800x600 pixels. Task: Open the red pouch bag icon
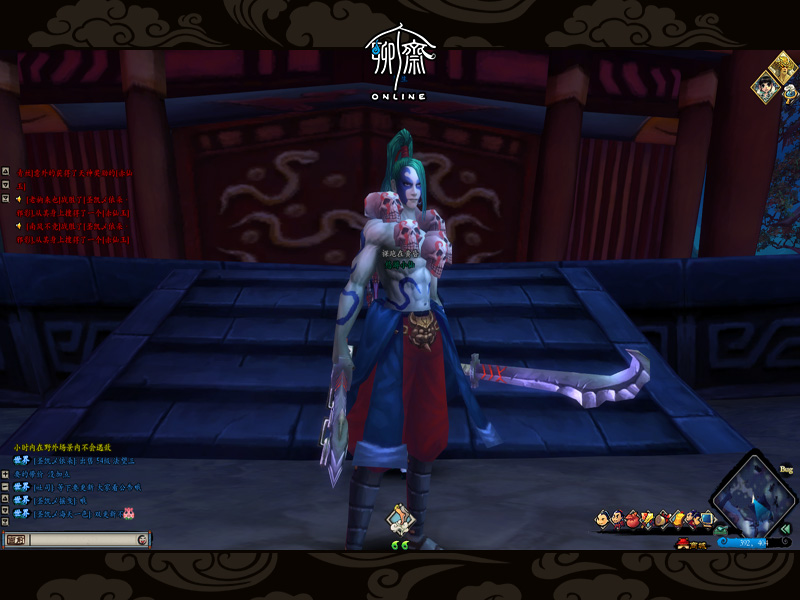632,519
